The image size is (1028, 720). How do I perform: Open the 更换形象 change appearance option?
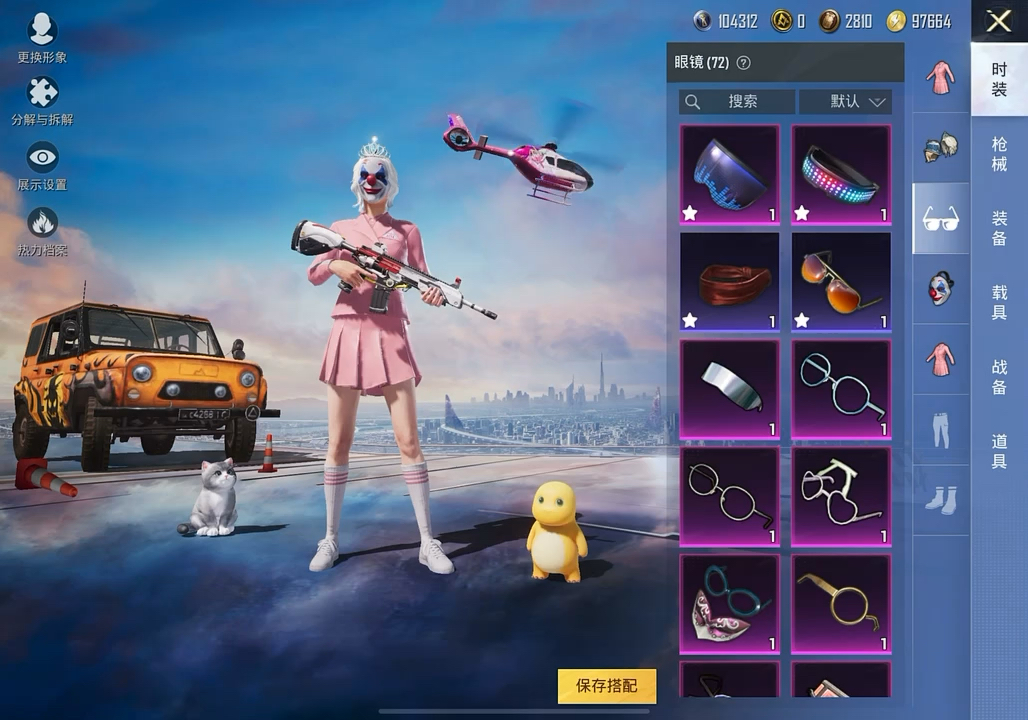click(x=42, y=38)
